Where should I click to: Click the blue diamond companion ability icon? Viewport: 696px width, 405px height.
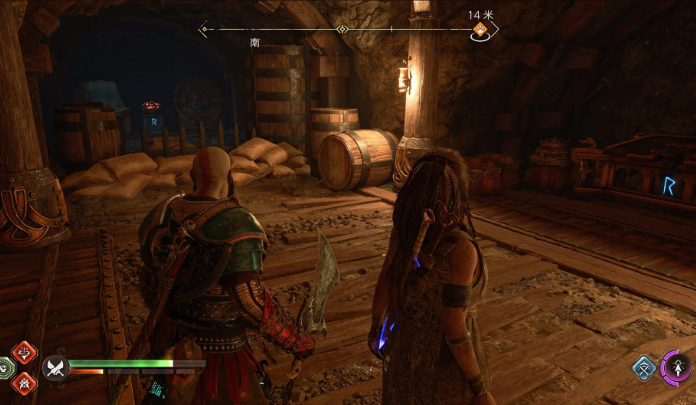coord(645,367)
